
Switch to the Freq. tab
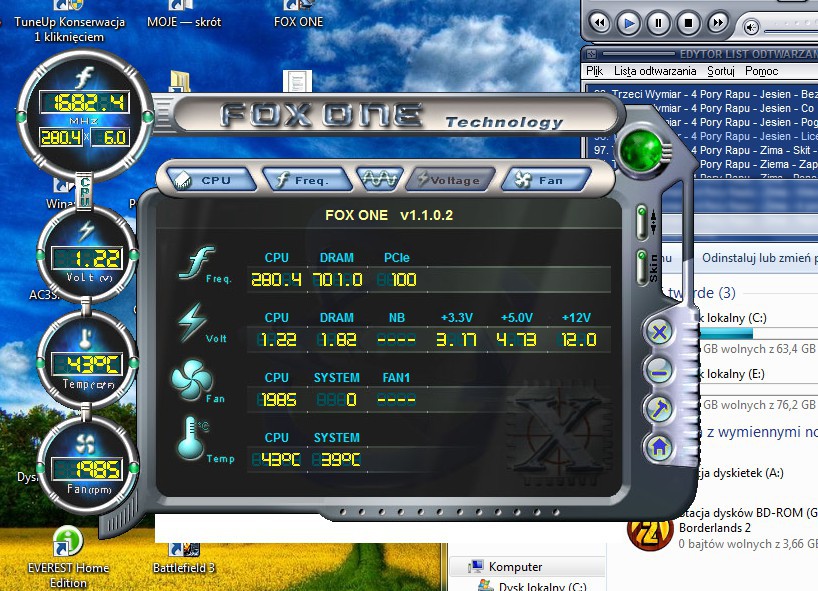point(308,180)
